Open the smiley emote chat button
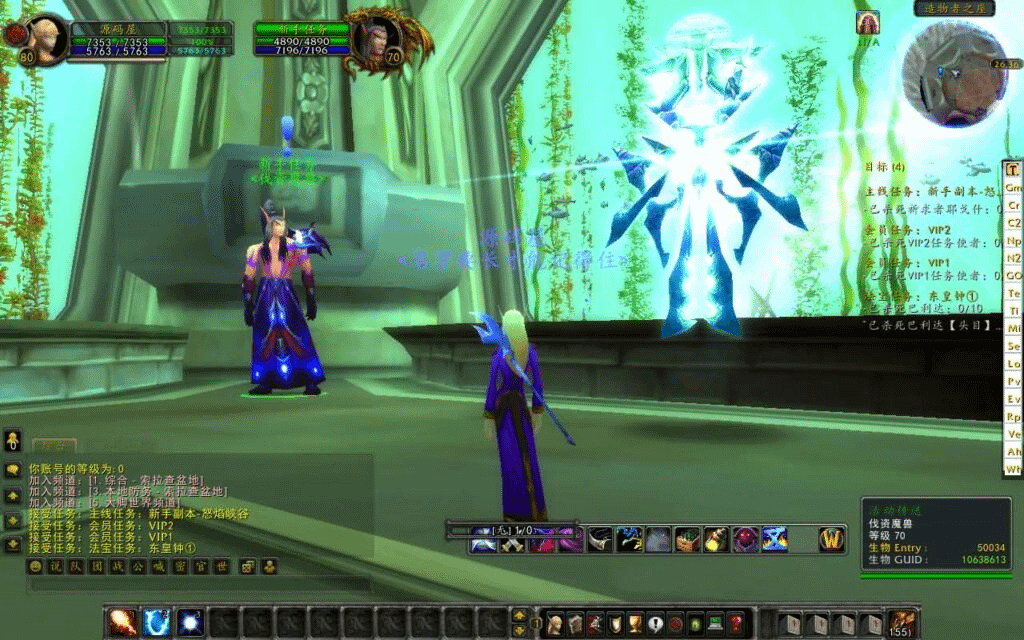Image resolution: width=1024 pixels, height=640 pixels. tap(35, 566)
